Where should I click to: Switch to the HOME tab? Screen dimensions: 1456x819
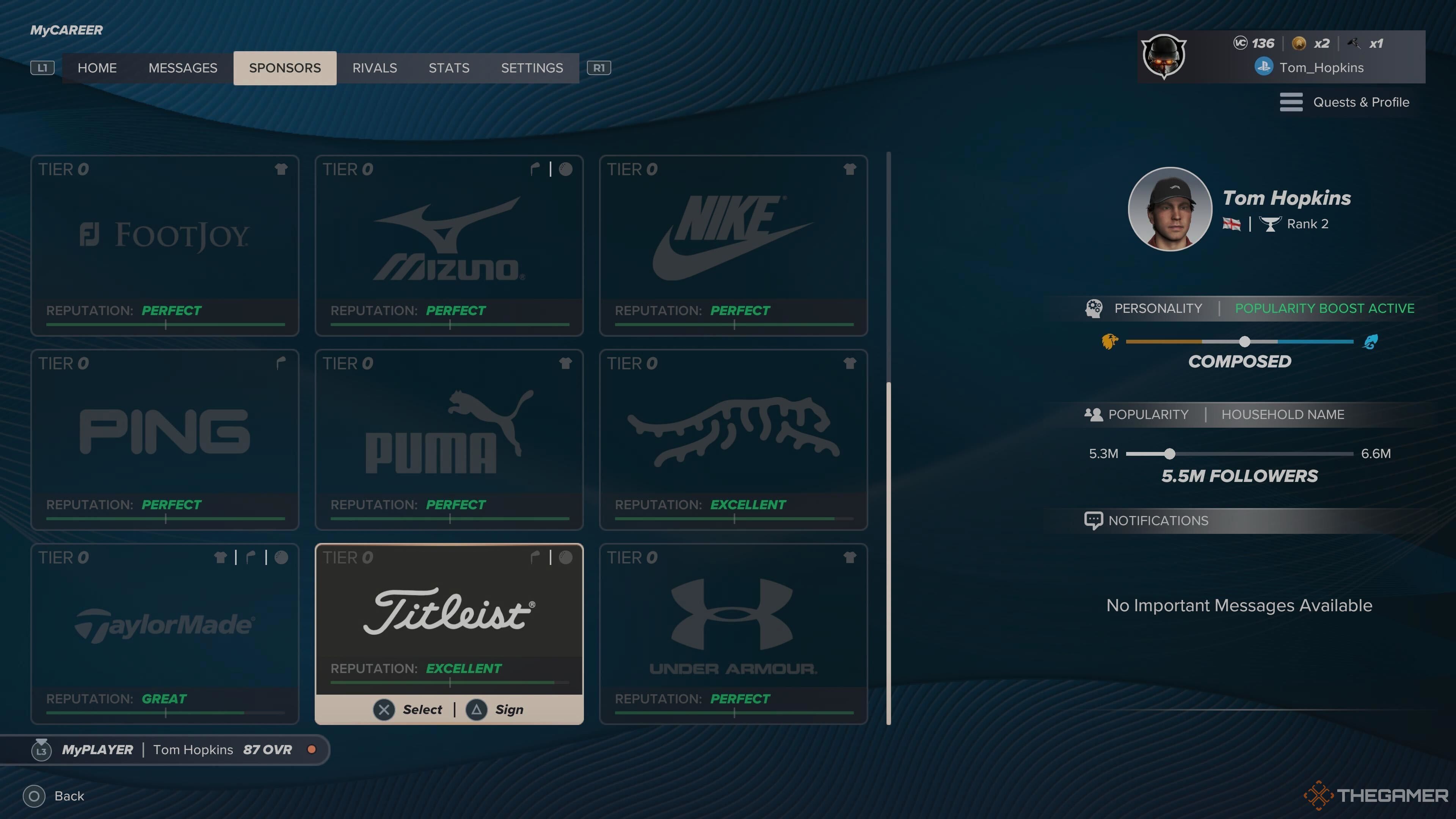[x=97, y=68]
